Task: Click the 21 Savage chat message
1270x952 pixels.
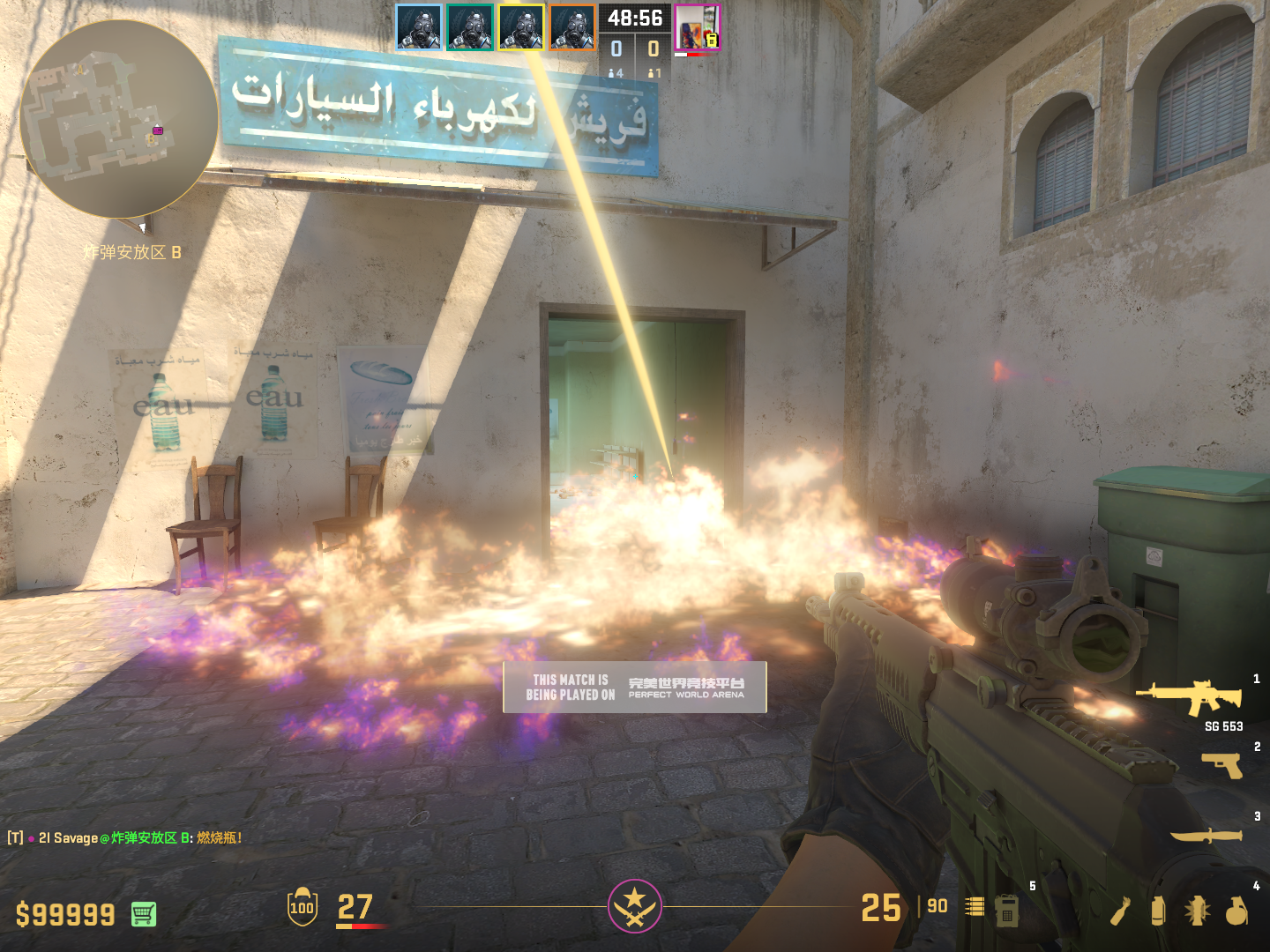Action: point(123,837)
